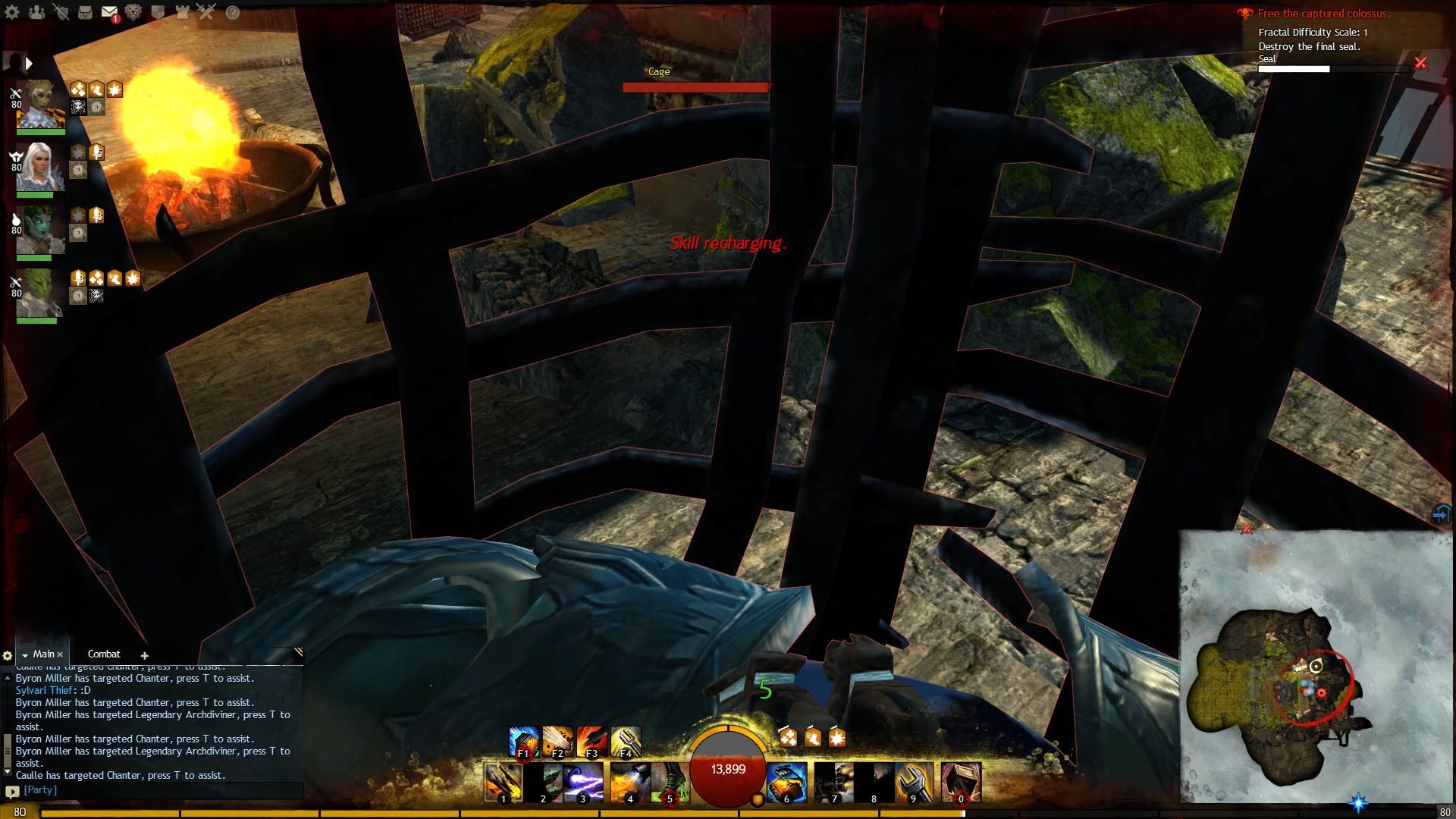Click the Party chat input field

coord(159,790)
